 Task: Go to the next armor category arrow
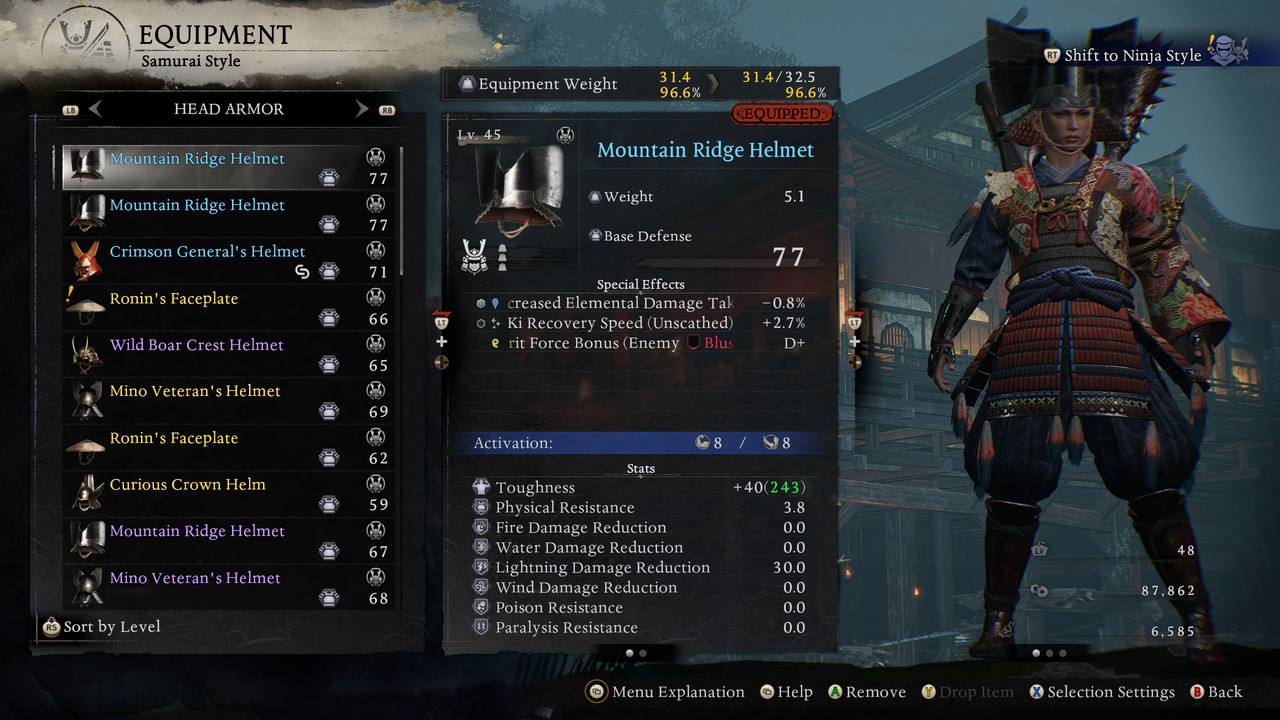click(x=362, y=109)
